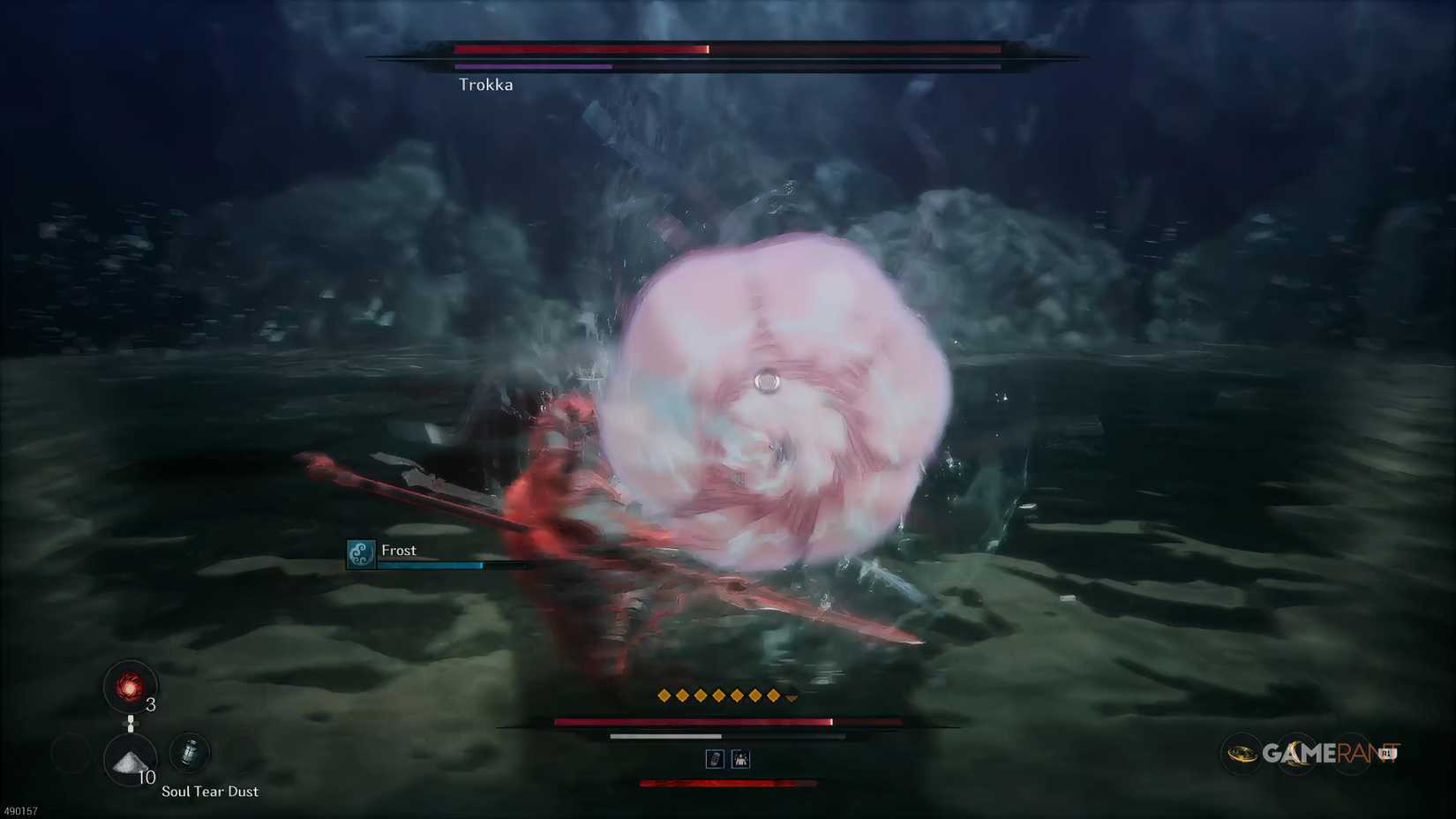The height and width of the screenshot is (819, 1456).
Task: Click the leftmost amrita diamond marker
Action: (663, 695)
